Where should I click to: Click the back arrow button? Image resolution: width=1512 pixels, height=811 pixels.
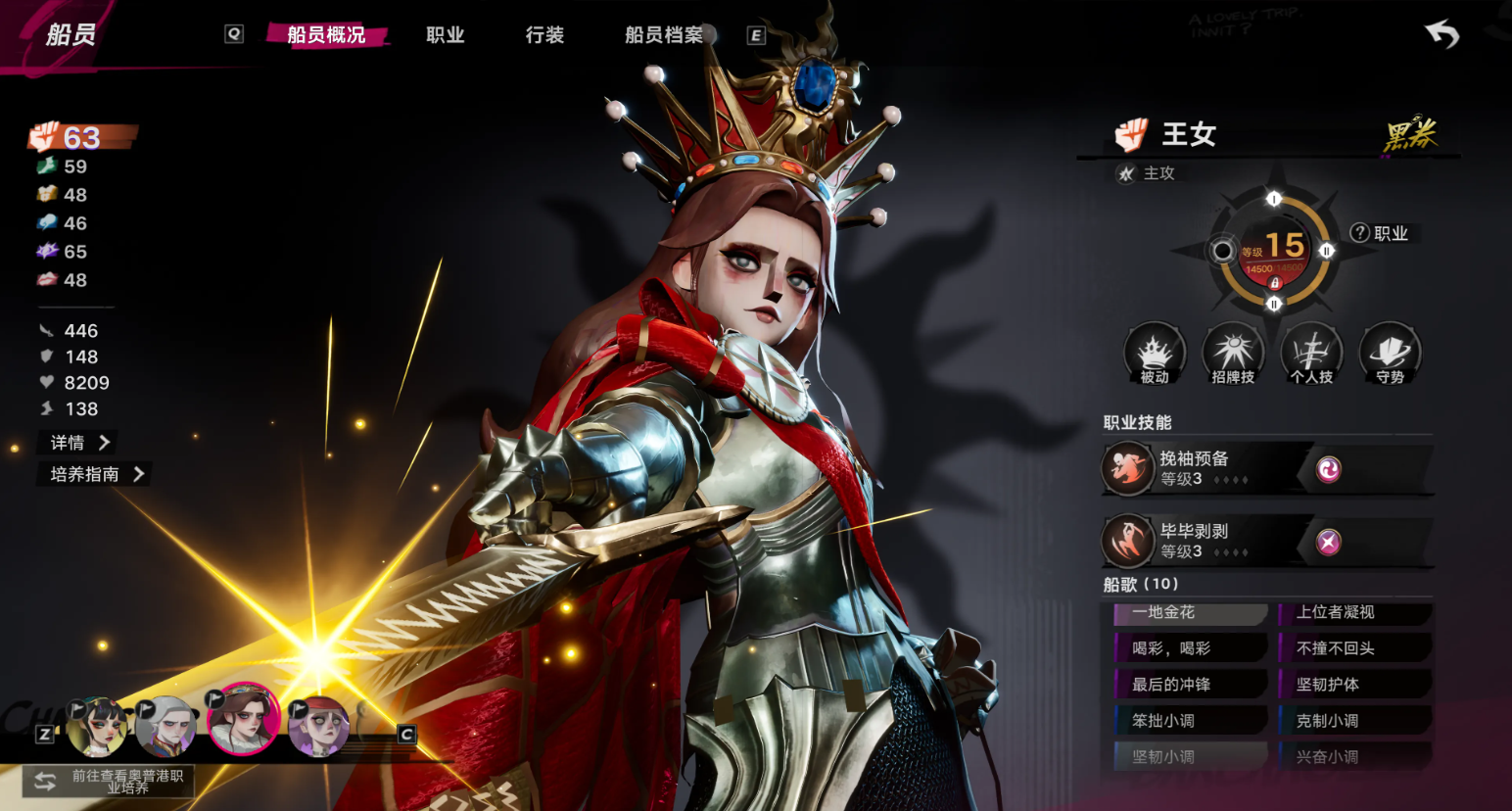[1441, 35]
